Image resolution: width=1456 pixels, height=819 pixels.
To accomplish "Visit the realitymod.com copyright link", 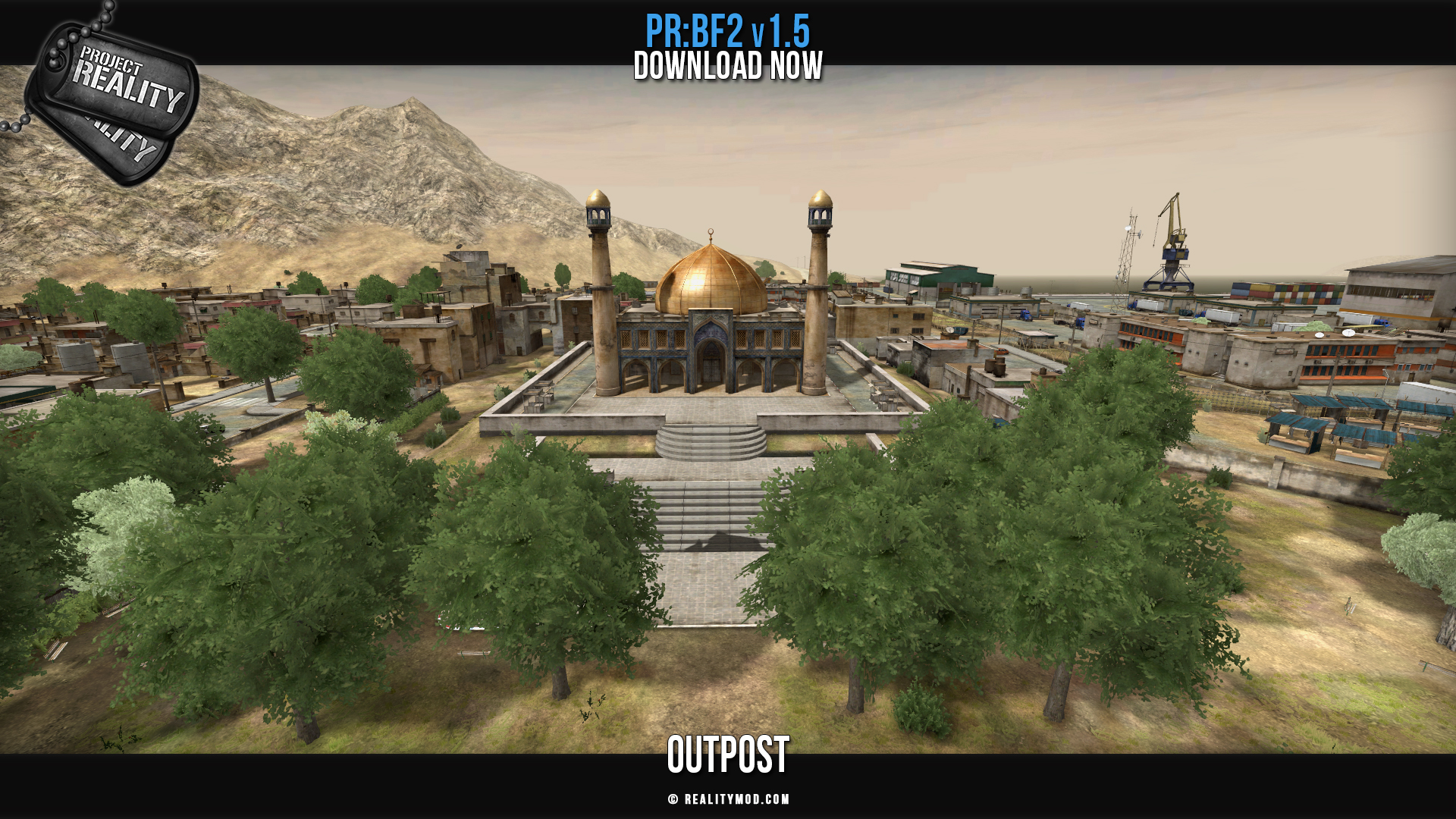I will [729, 799].
